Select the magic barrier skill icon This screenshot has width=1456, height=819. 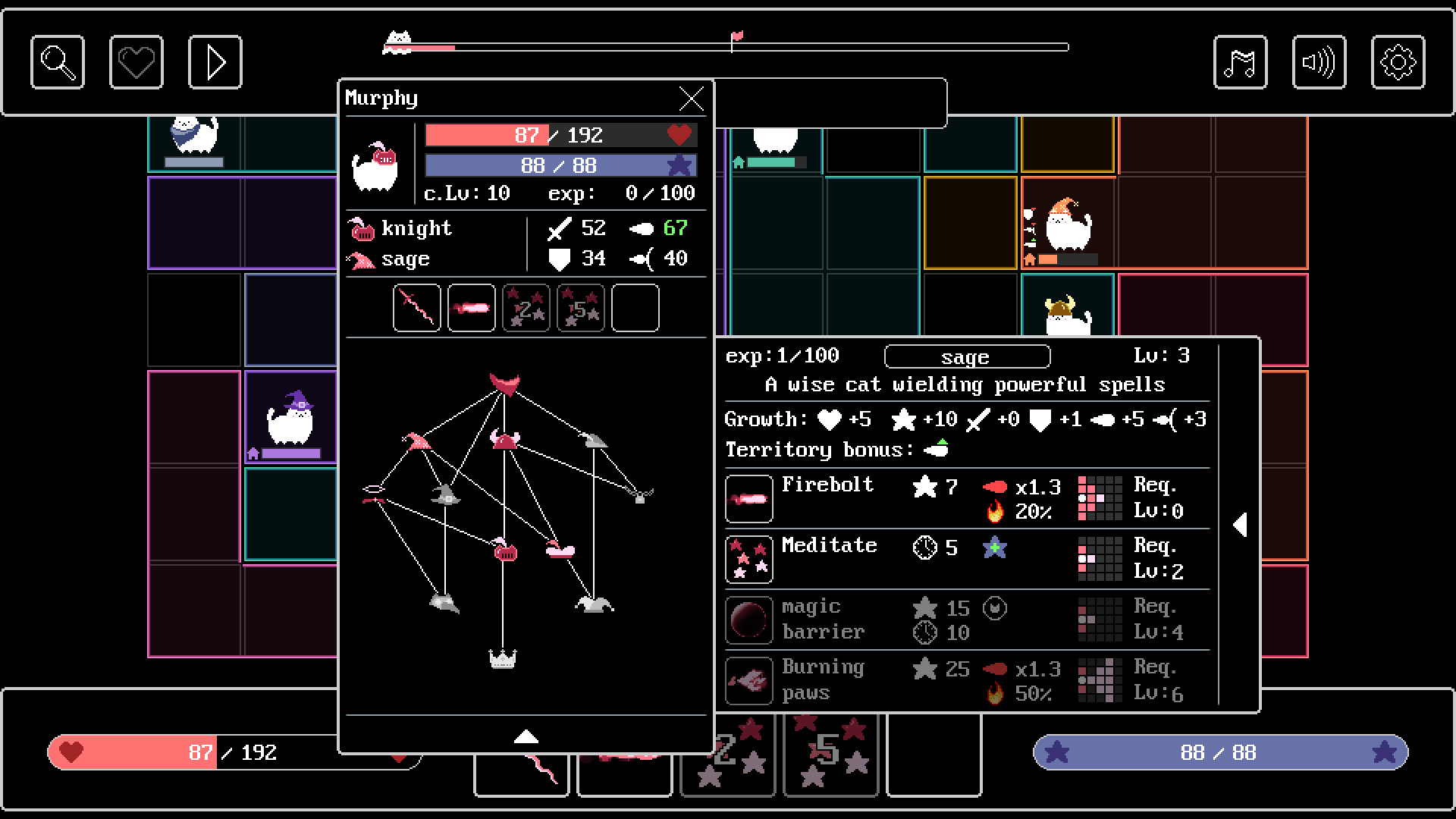(748, 620)
